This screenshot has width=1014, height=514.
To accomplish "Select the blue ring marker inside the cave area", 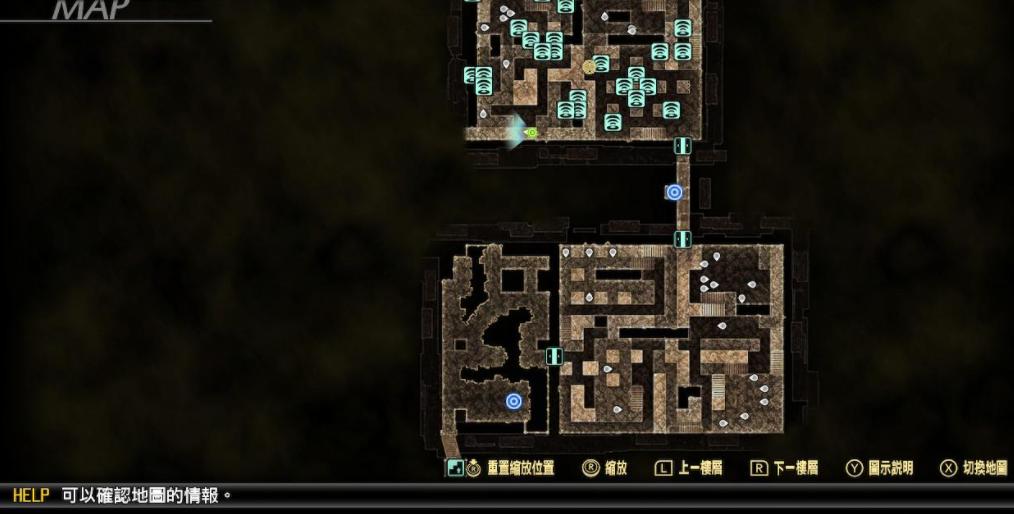I will point(513,401).
